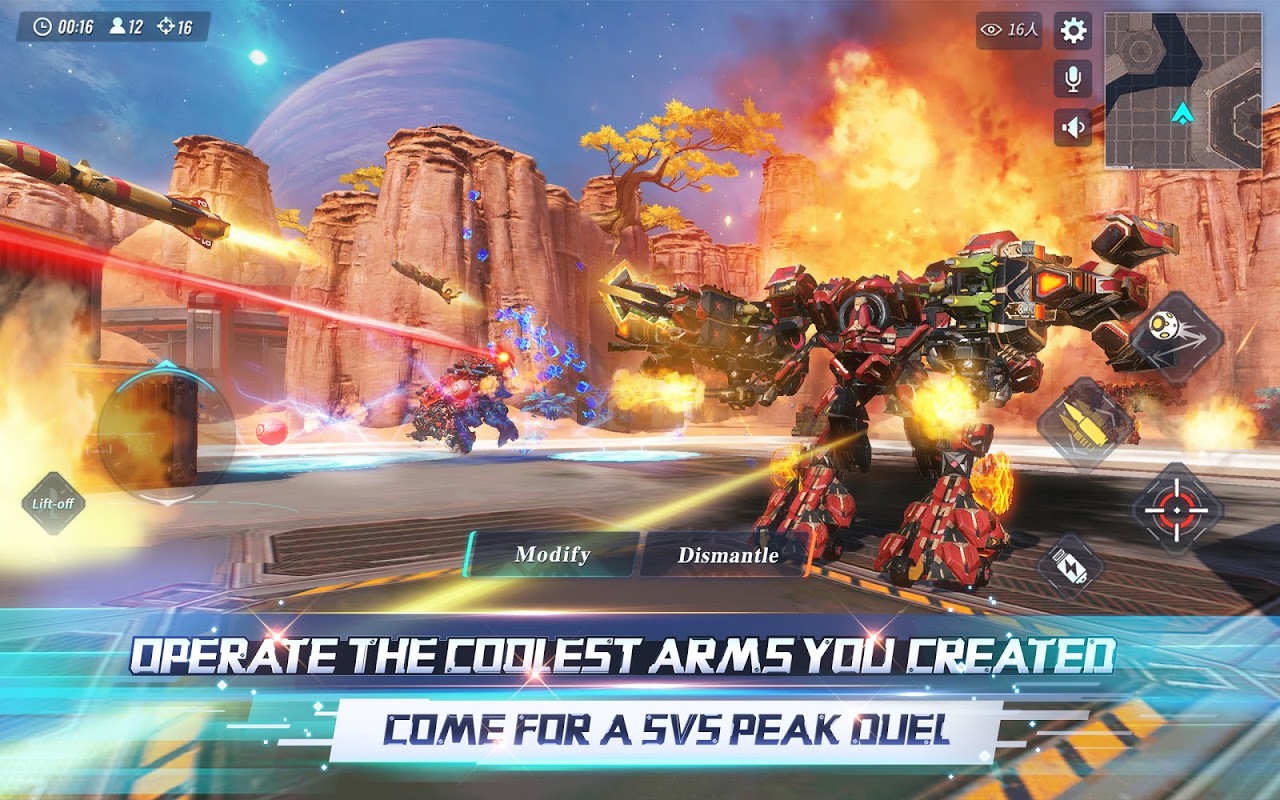Screen dimensions: 1280x800
Task: Open the minimap
Action: pos(1183,90)
